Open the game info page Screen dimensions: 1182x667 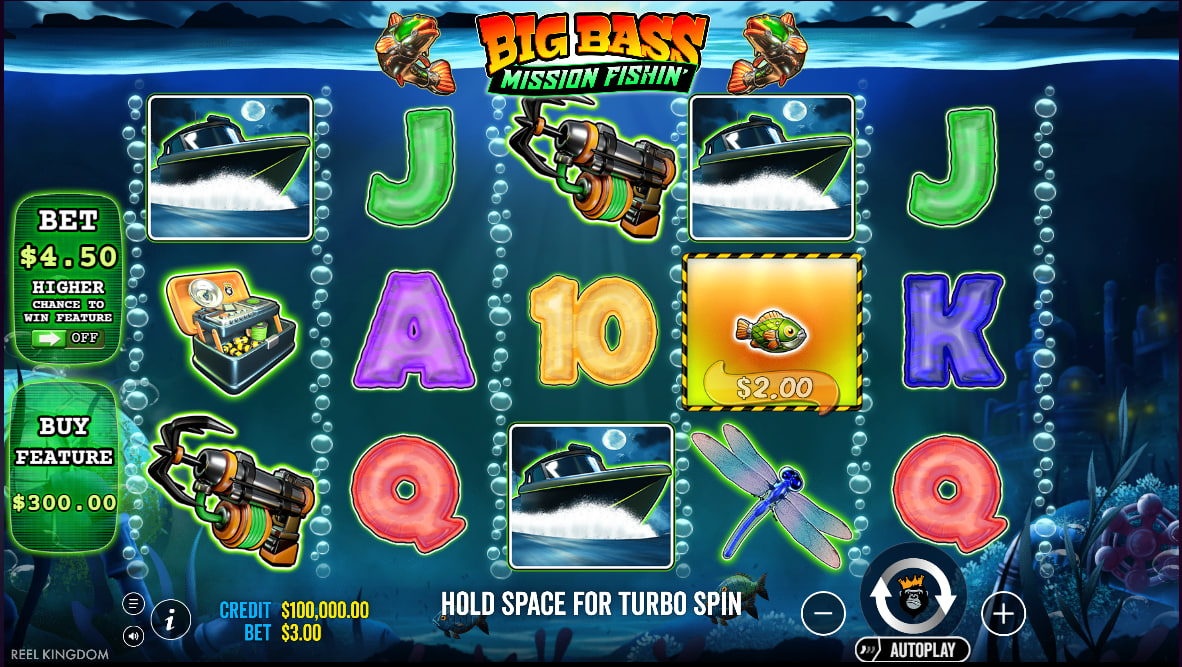171,620
